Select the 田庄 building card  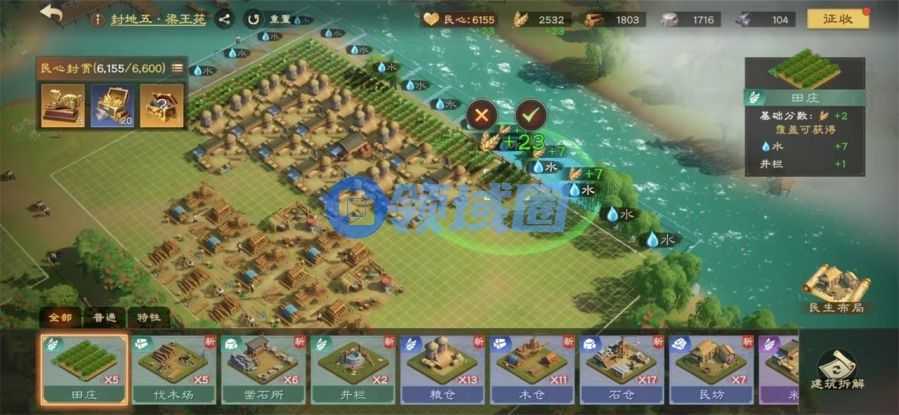pos(84,367)
